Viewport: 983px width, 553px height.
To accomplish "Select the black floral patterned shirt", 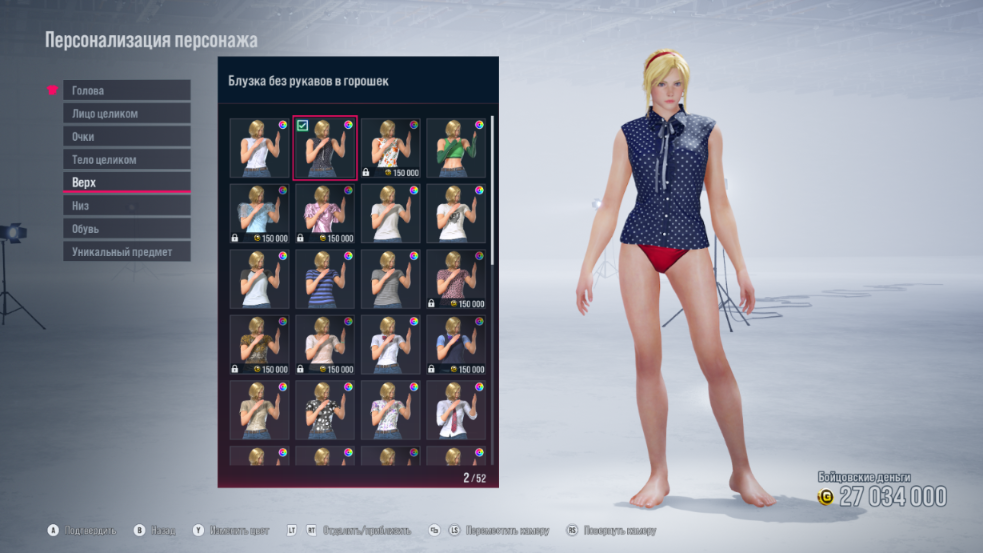I will (x=324, y=410).
